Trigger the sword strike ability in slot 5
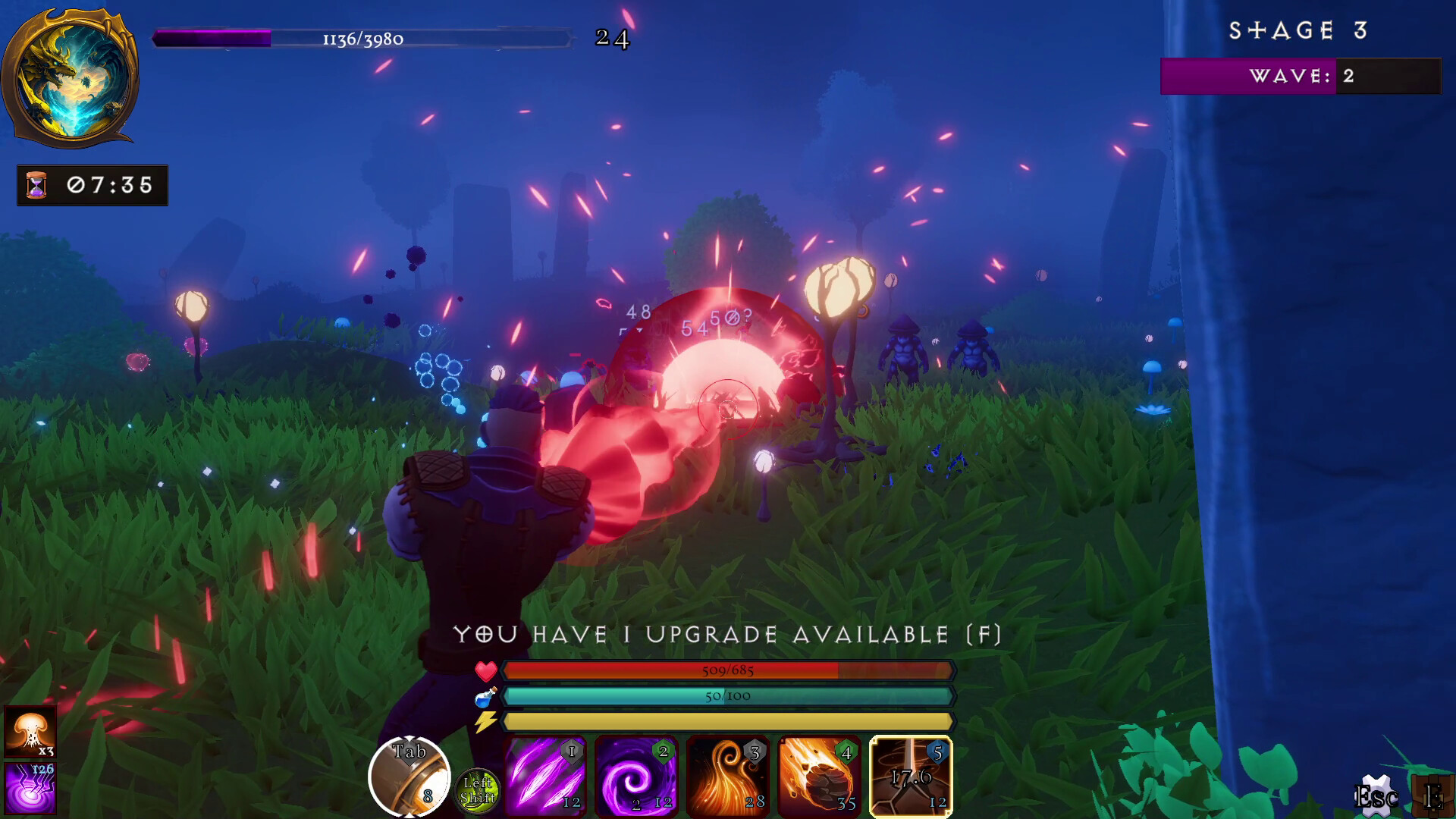The image size is (1456, 819). pyautogui.click(x=910, y=775)
